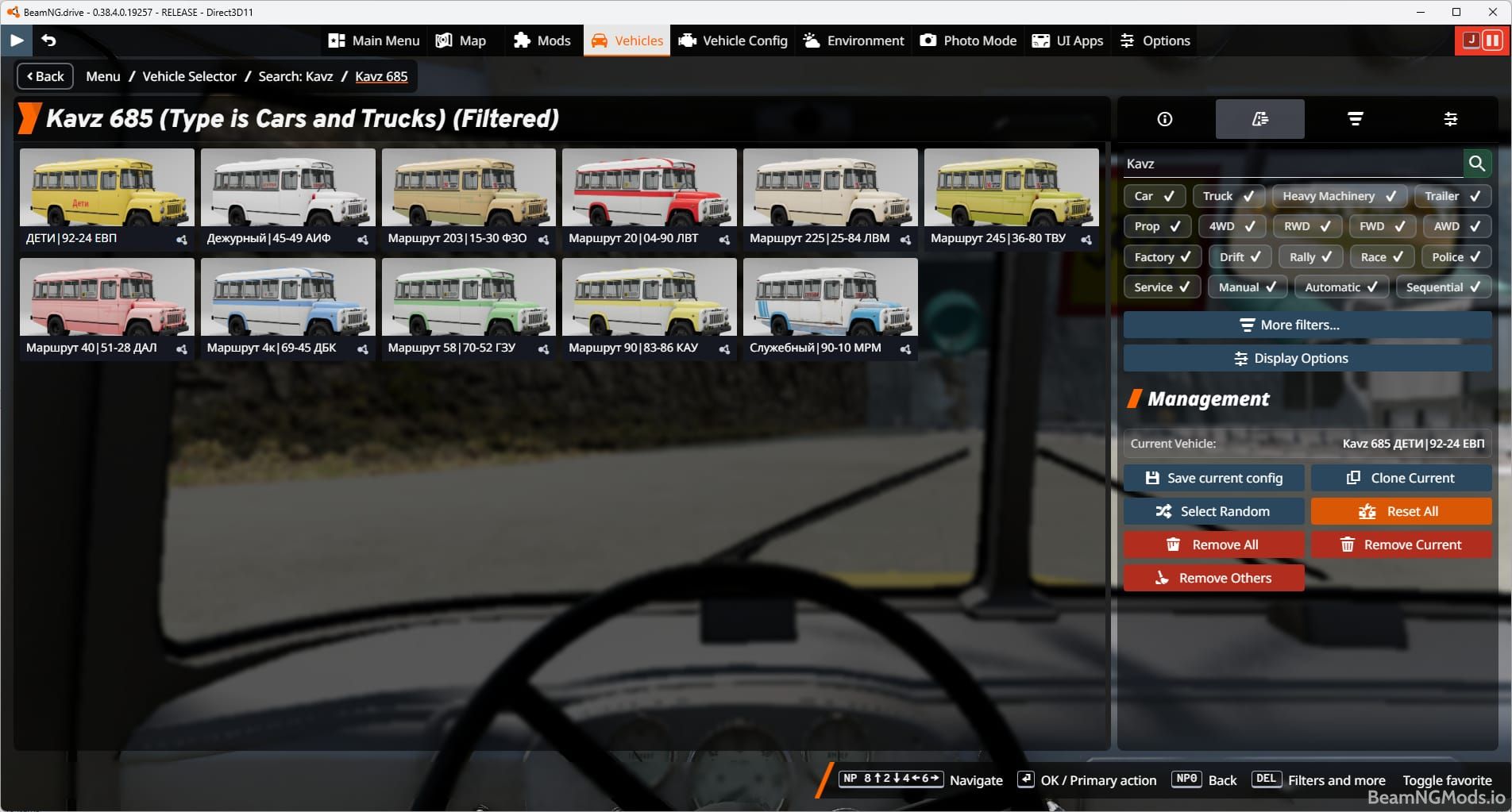Click Save current config

(x=1213, y=478)
